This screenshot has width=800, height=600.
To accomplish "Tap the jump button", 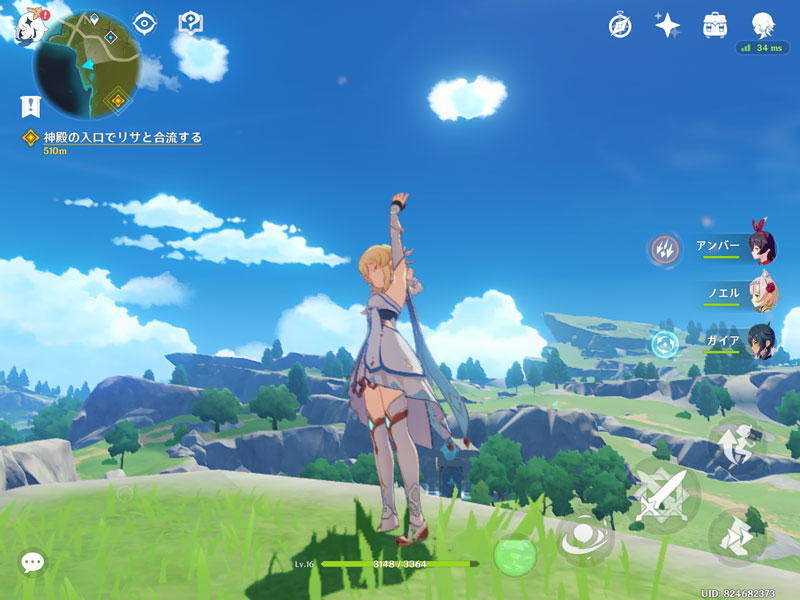I will (736, 446).
